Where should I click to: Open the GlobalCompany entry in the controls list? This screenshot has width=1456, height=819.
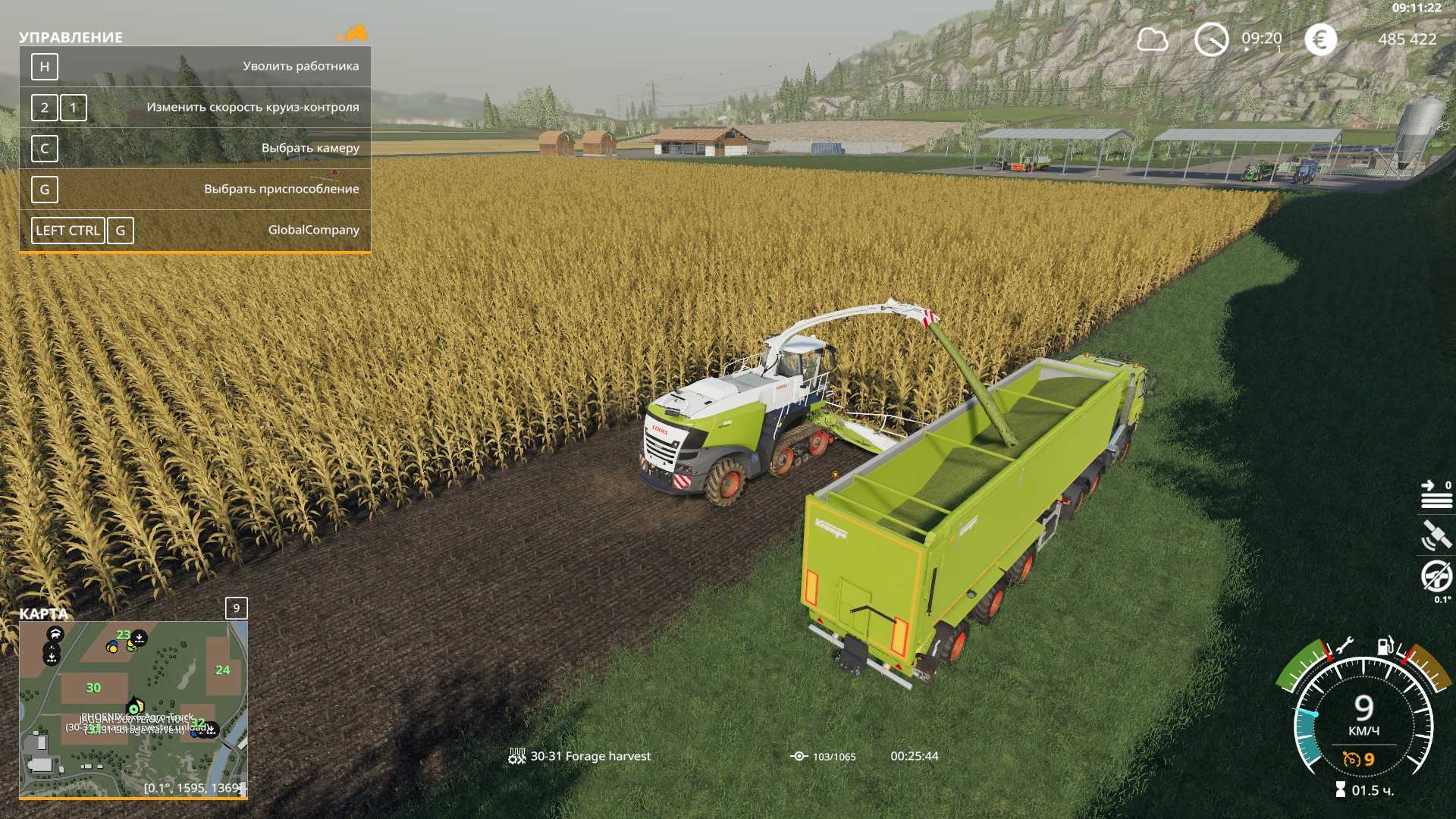tap(195, 231)
